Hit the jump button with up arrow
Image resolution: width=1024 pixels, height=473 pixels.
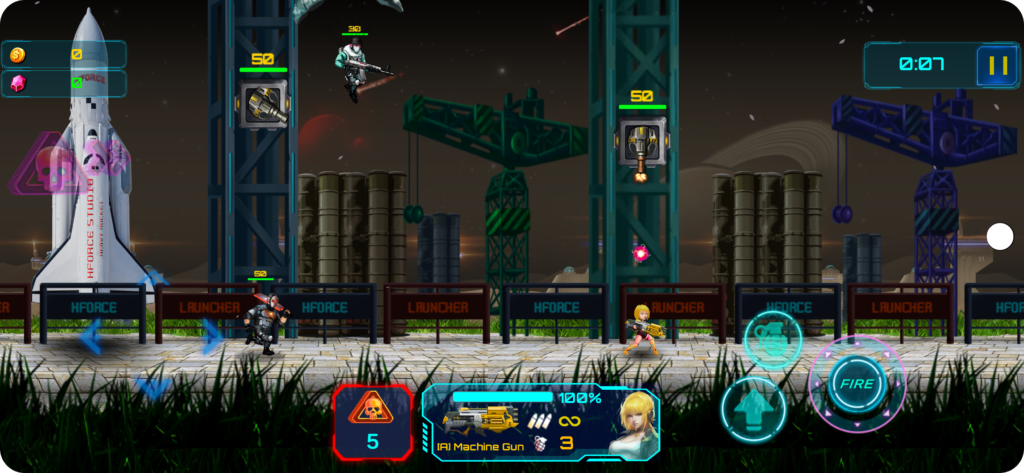click(x=753, y=410)
